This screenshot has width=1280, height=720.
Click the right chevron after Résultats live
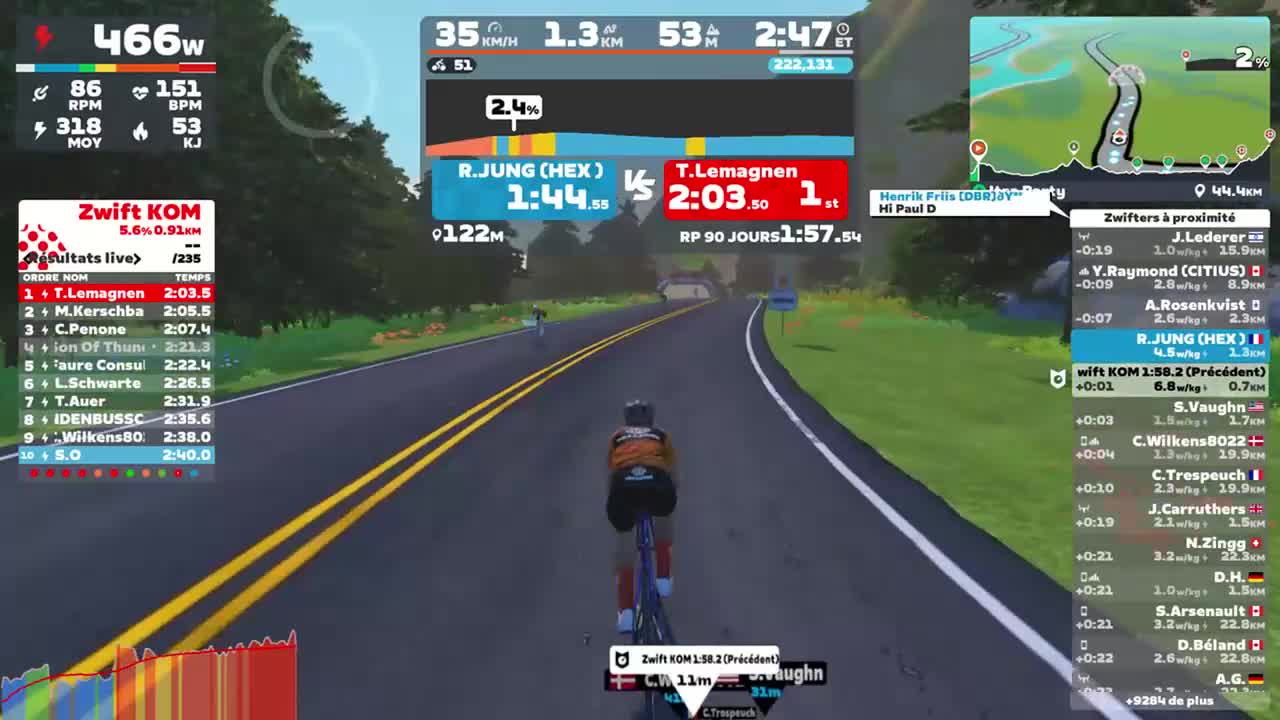coord(137,258)
